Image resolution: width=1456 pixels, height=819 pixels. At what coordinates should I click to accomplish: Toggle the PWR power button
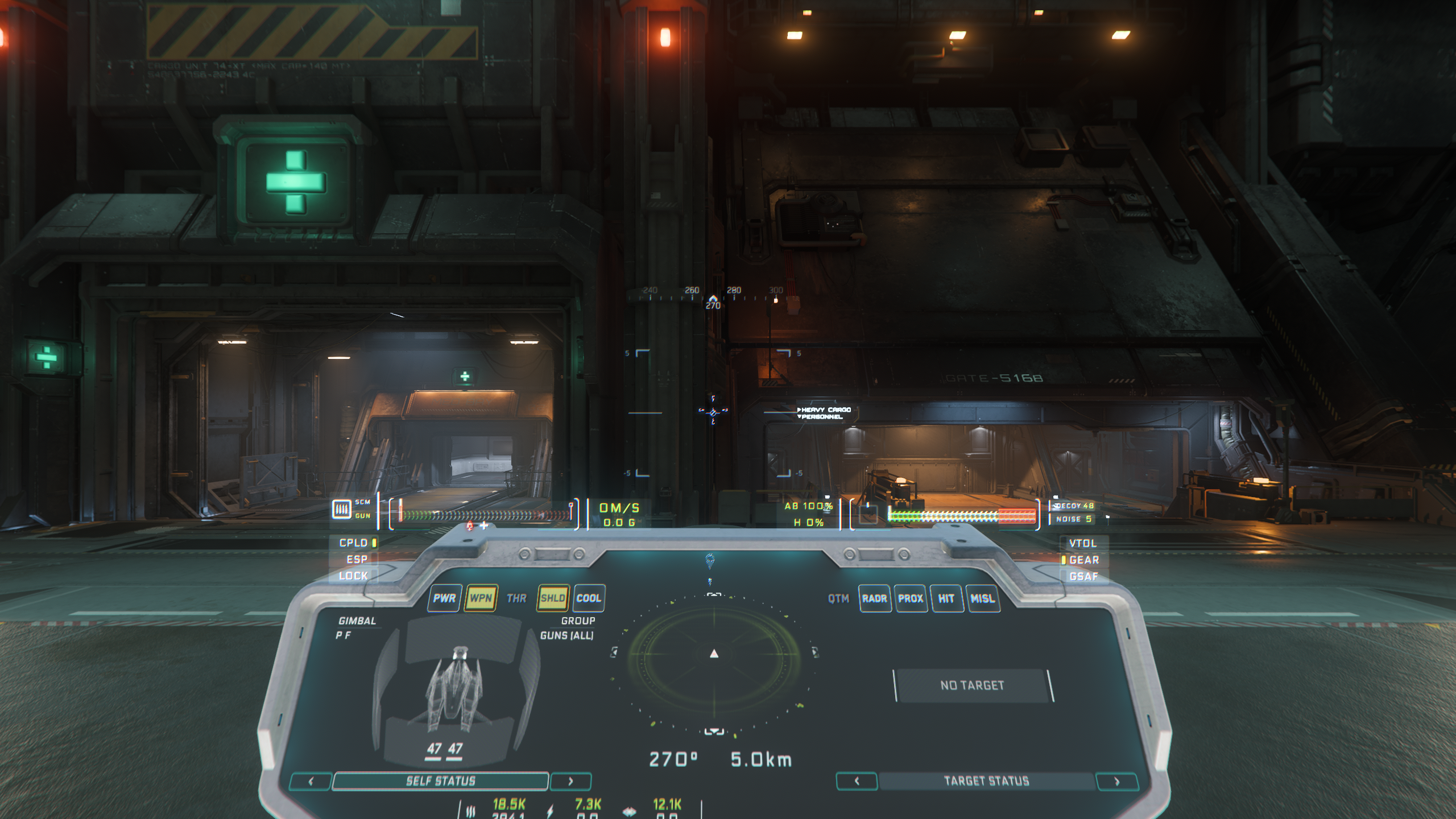[444, 598]
